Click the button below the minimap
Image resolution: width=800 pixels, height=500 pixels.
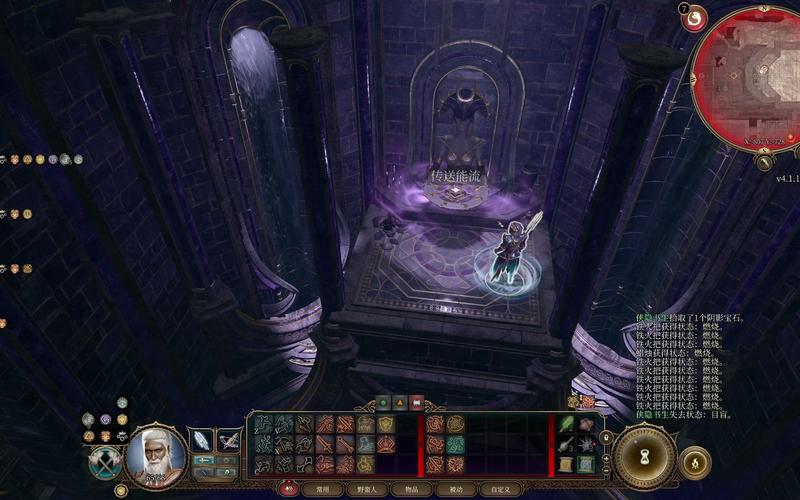(764, 161)
